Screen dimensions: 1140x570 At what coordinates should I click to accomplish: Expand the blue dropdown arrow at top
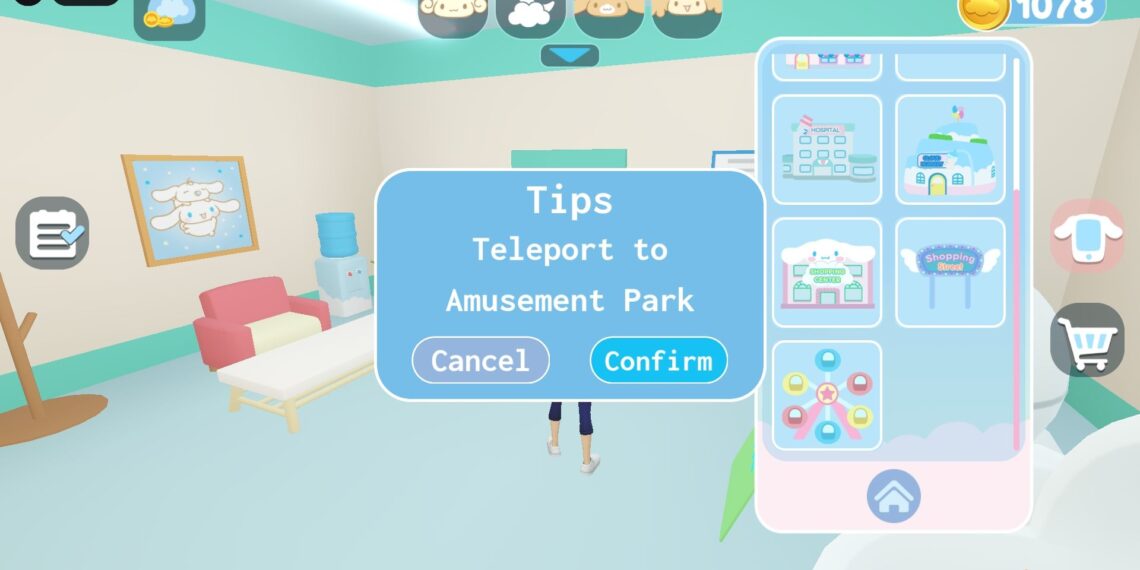pos(570,55)
